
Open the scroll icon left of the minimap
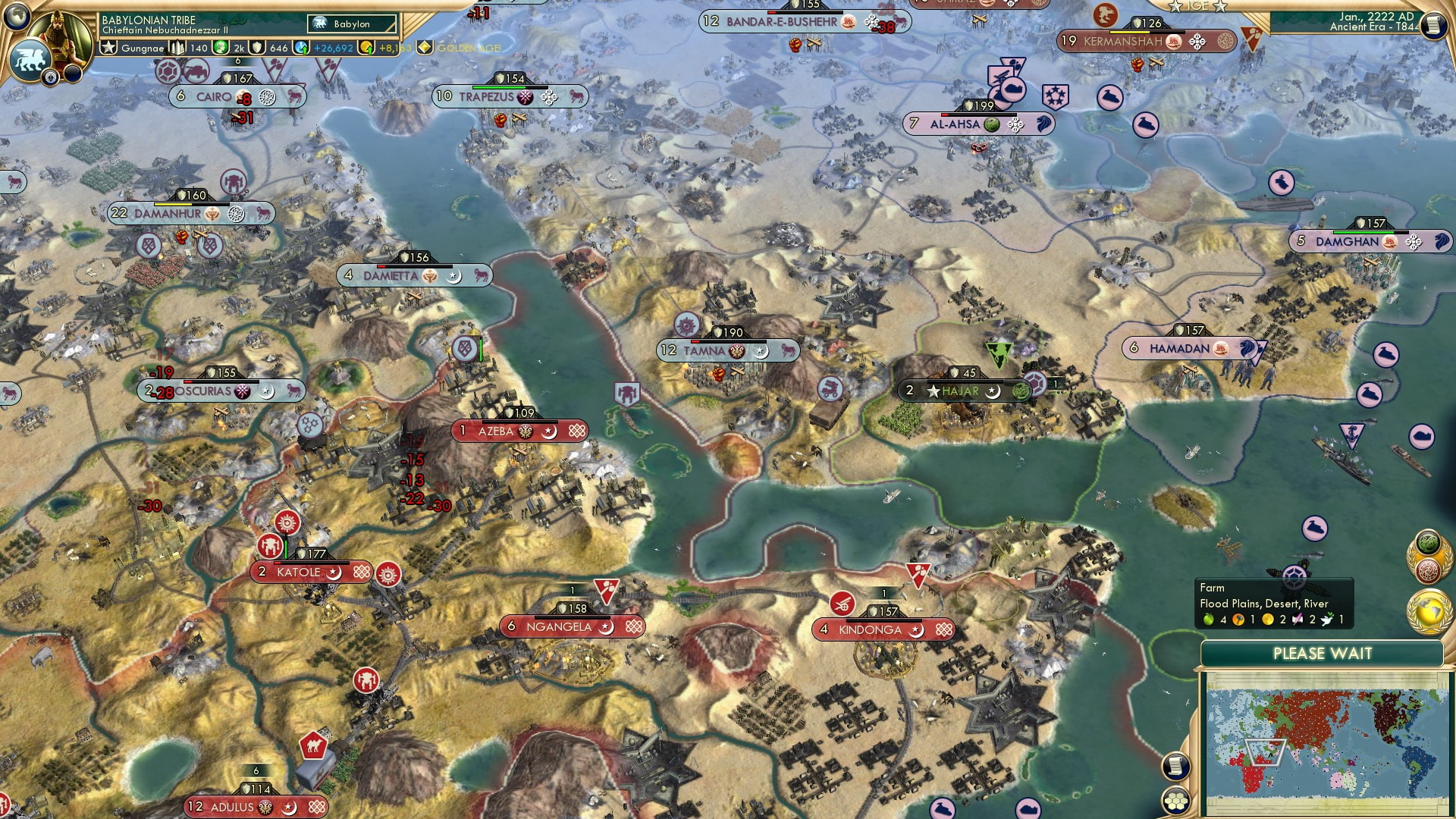pyautogui.click(x=1175, y=766)
